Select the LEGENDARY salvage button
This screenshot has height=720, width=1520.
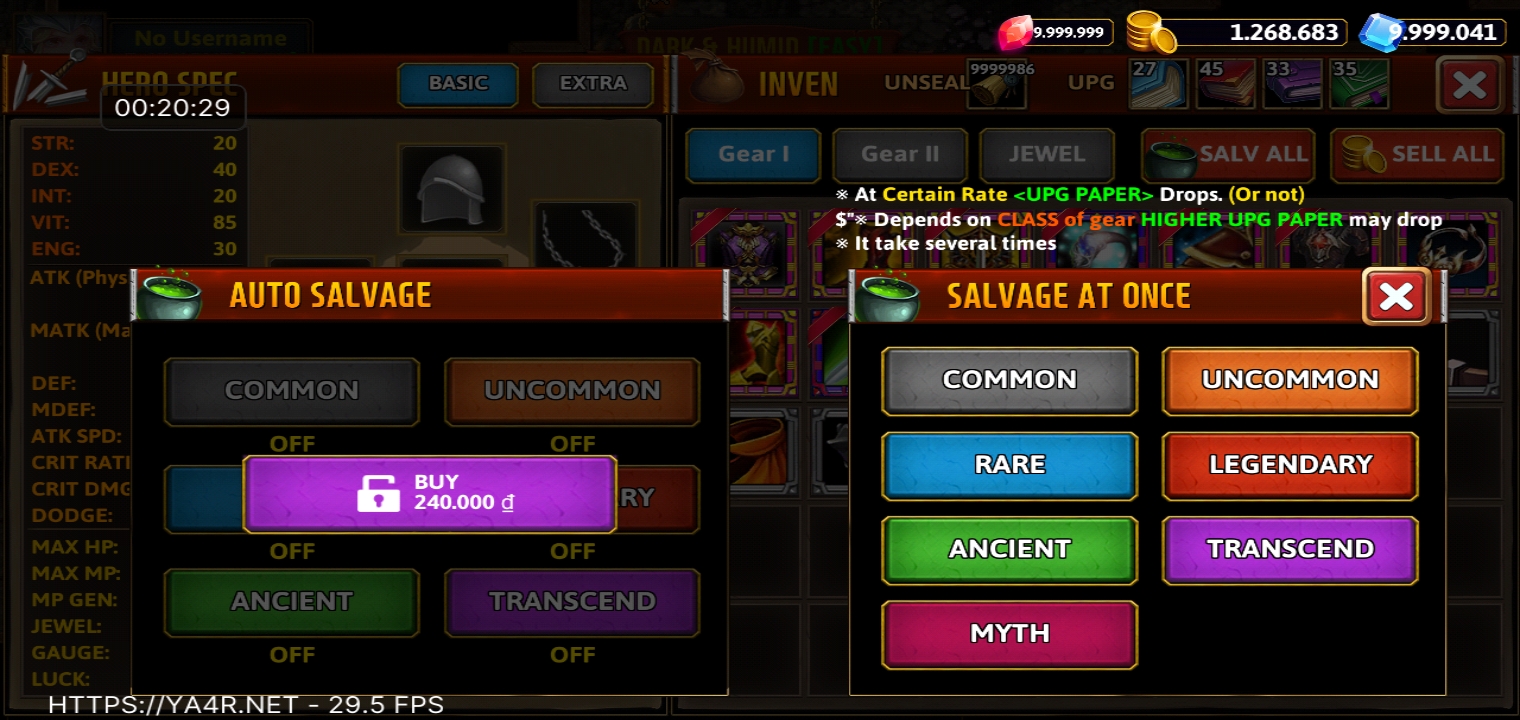pos(1290,465)
